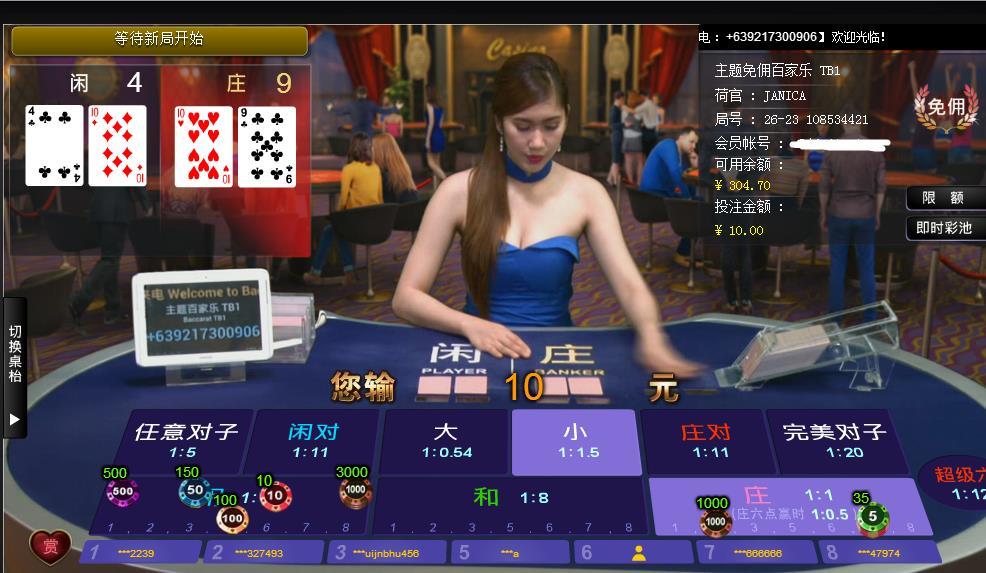
Task: Choose the highlighted 小 (small) bet area
Action: point(575,440)
